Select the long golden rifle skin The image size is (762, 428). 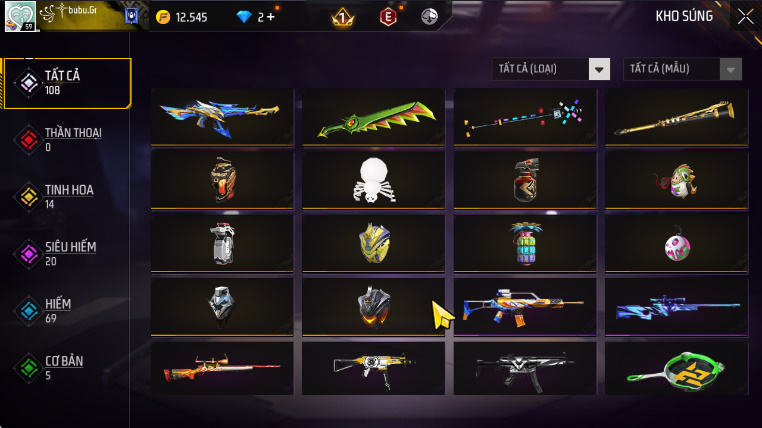[x=676, y=117]
